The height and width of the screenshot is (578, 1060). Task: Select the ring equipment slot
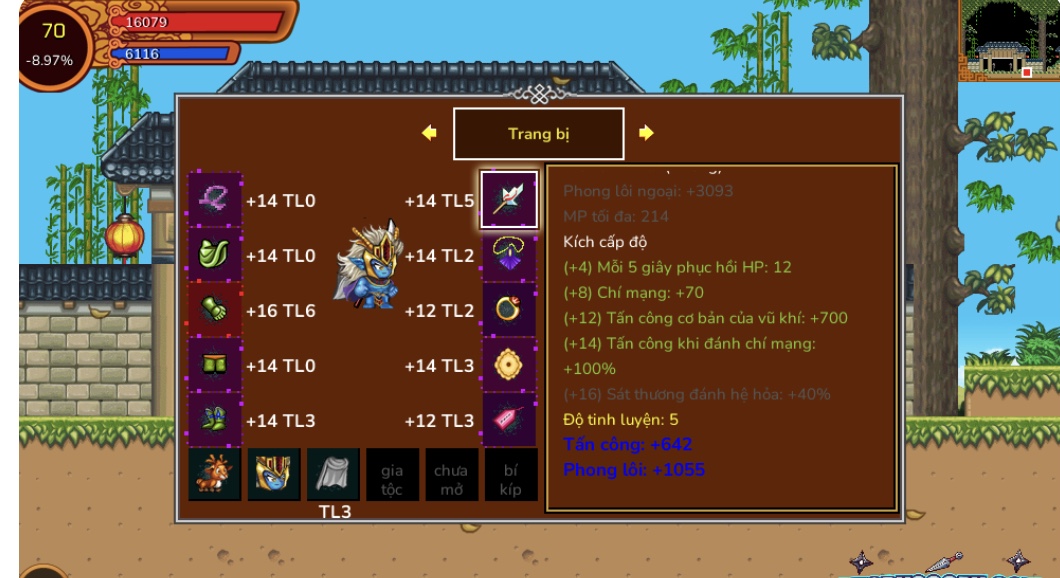[509, 310]
